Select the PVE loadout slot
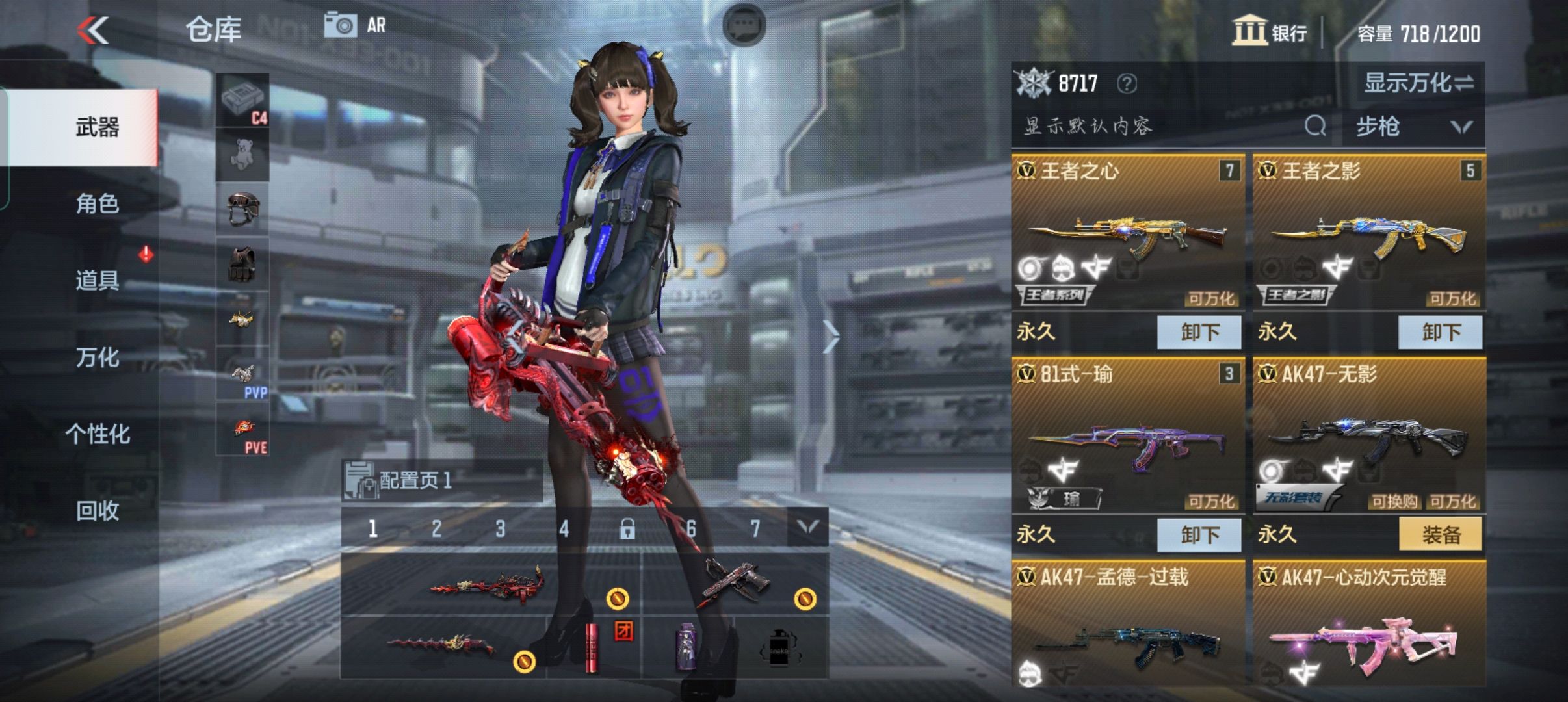 [x=242, y=430]
